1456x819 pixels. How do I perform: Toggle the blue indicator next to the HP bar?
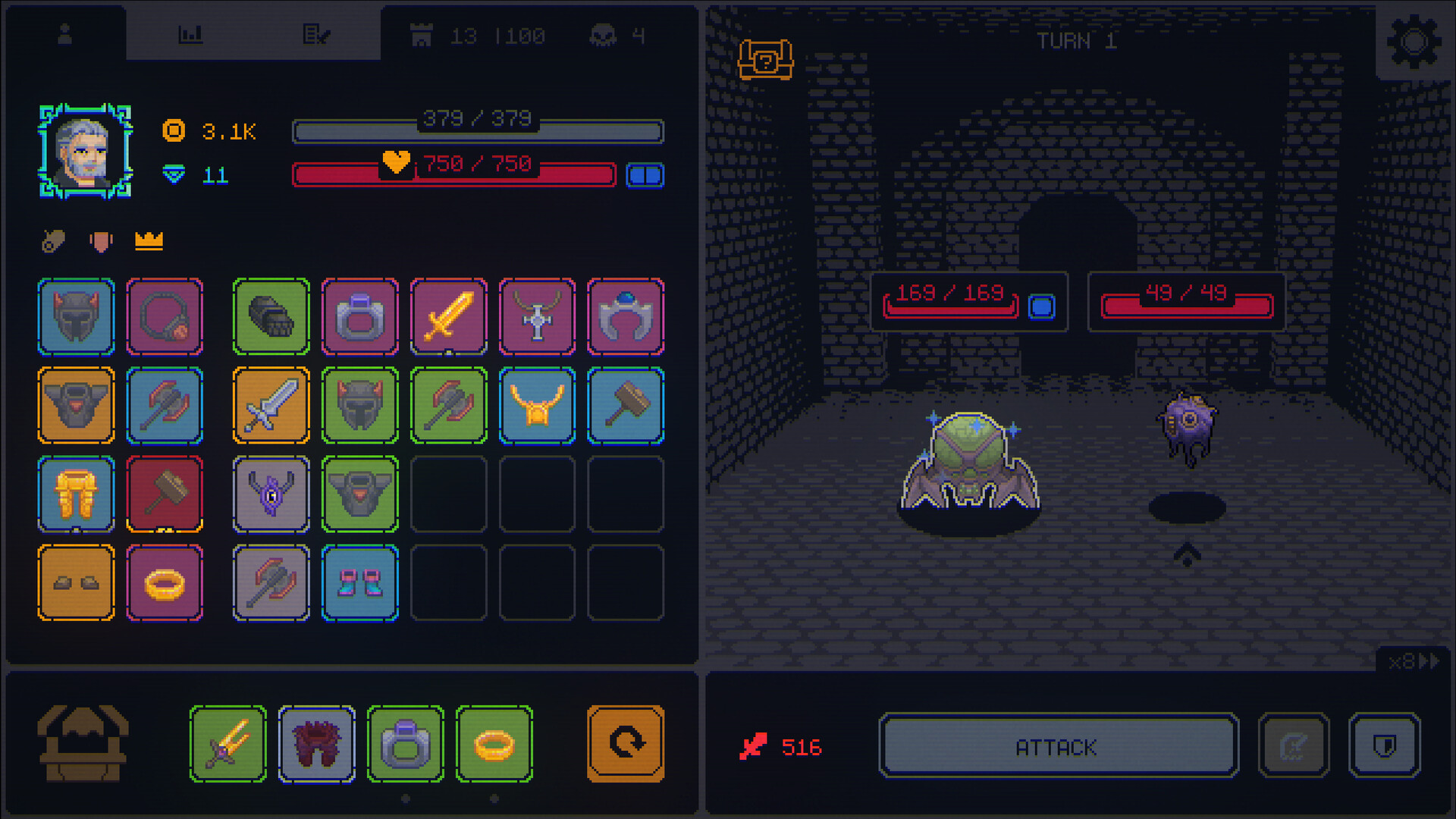(x=645, y=175)
